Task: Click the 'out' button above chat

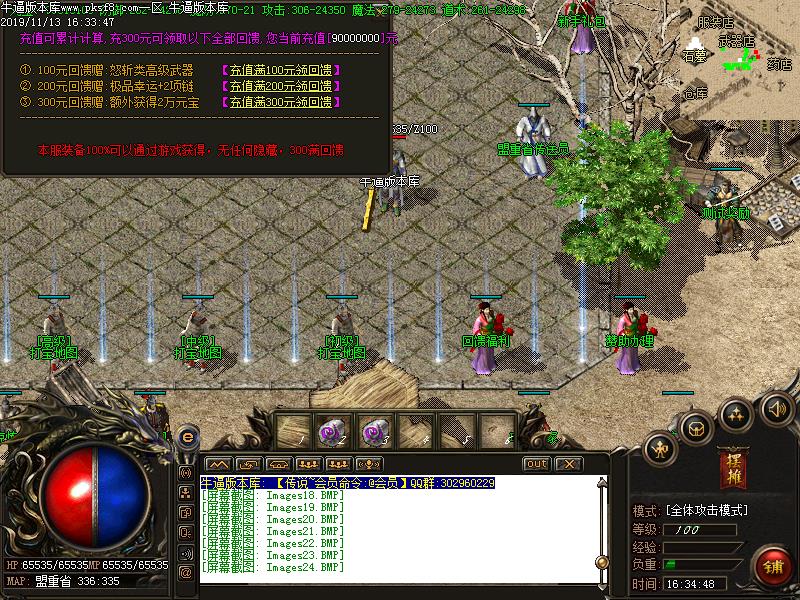Action: (x=537, y=464)
